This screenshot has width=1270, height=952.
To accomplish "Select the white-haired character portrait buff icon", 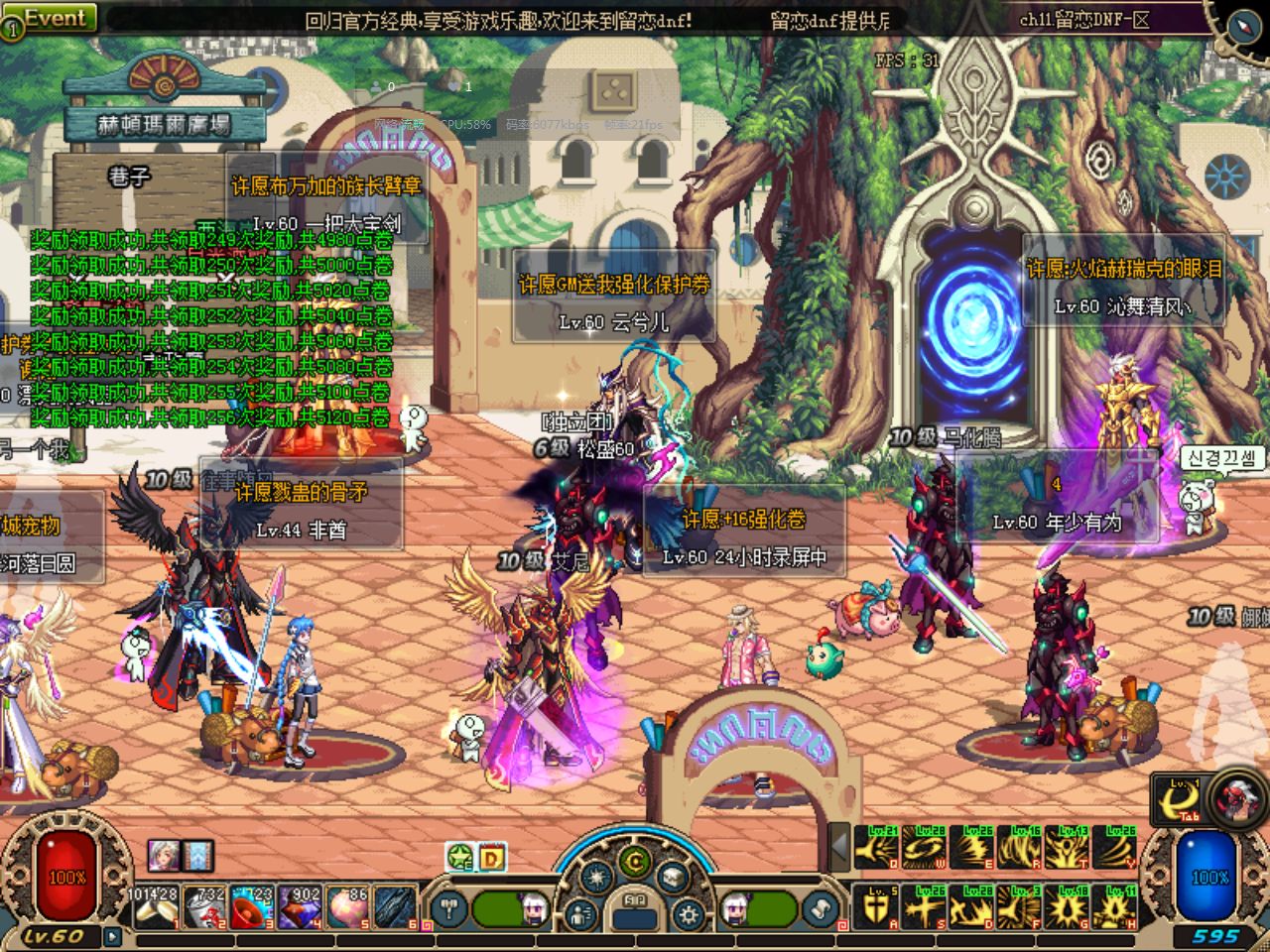I will pyautogui.click(x=164, y=855).
